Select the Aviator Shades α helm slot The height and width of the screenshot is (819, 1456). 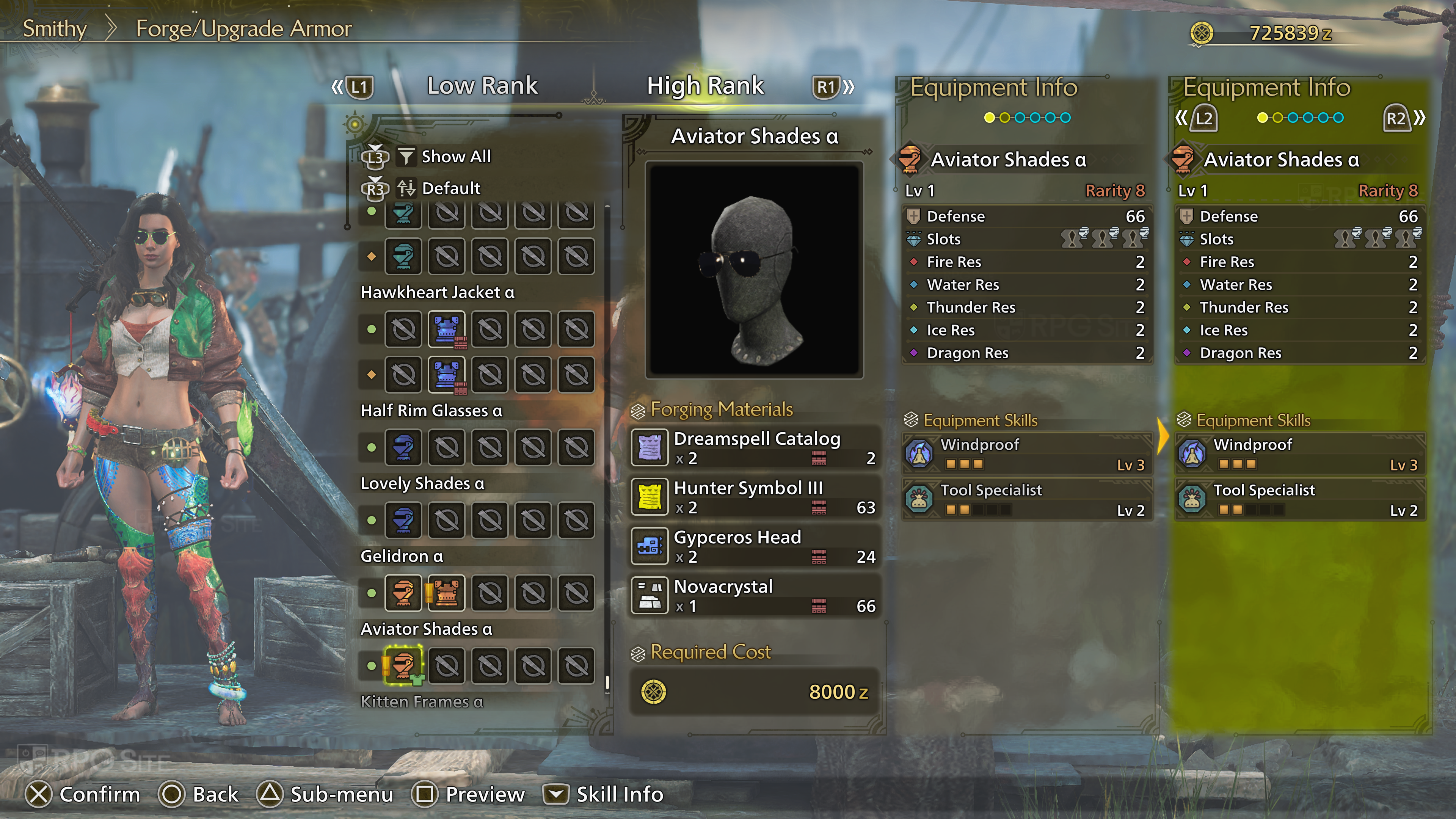point(403,665)
